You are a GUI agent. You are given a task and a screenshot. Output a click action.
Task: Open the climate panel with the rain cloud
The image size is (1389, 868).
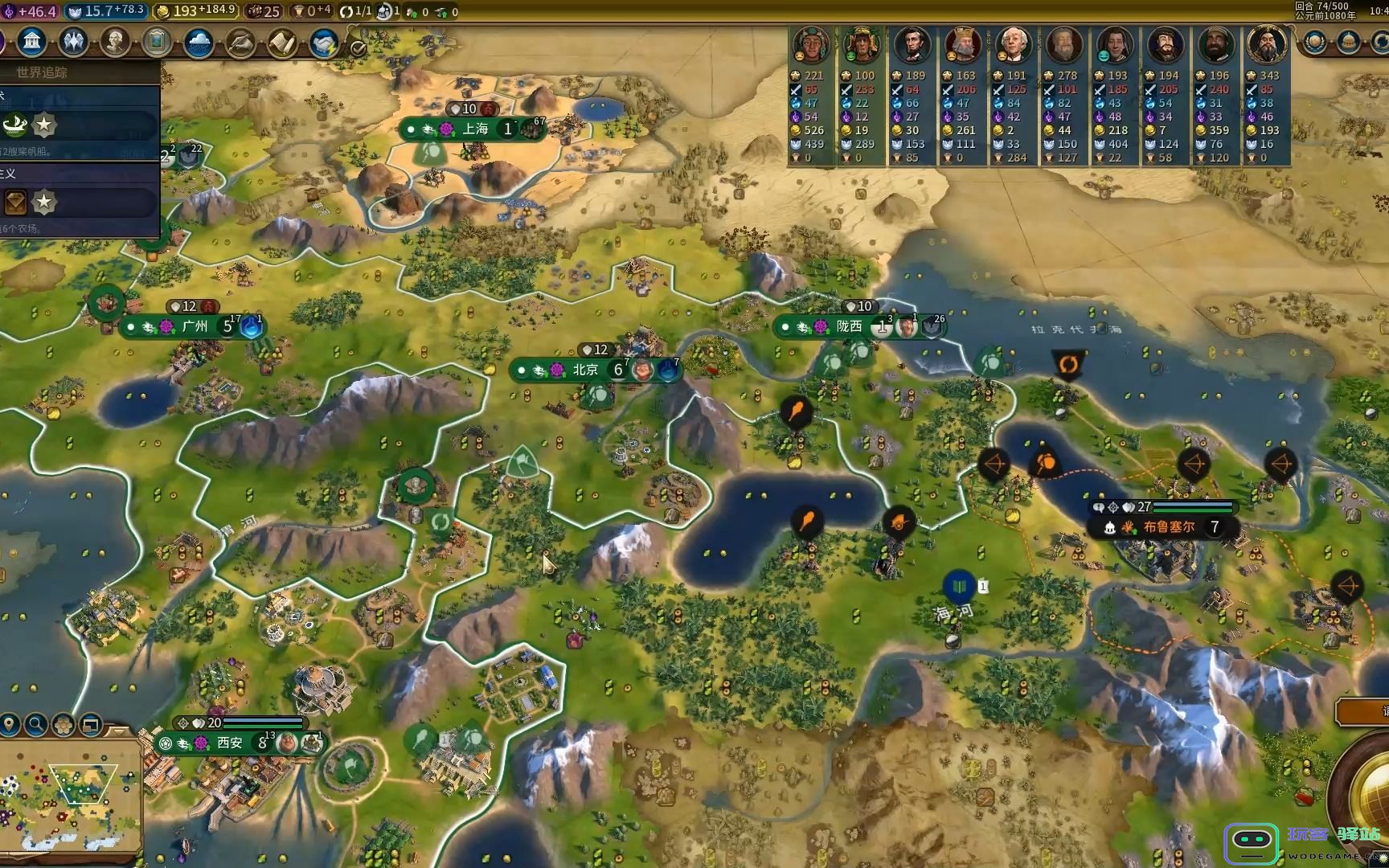coord(199,43)
